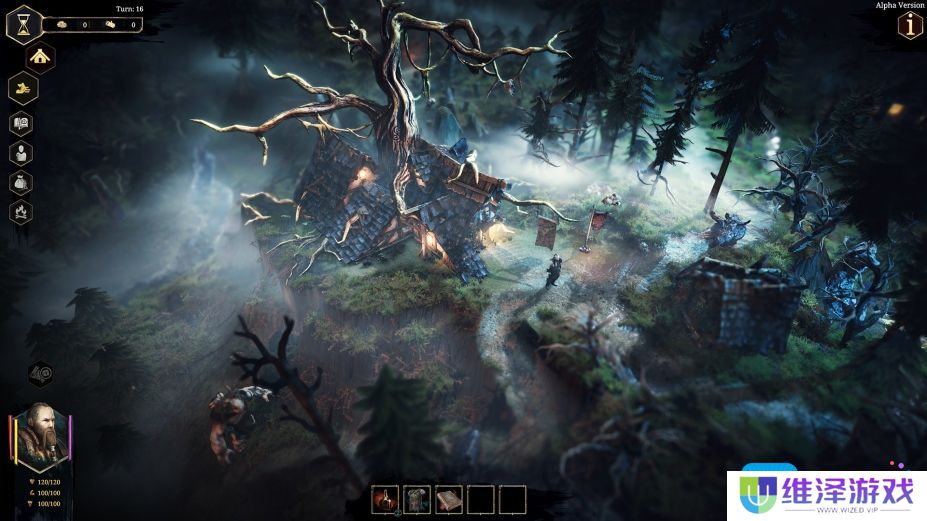Open the character silhouette icon
The height and width of the screenshot is (521, 927).
point(22,153)
